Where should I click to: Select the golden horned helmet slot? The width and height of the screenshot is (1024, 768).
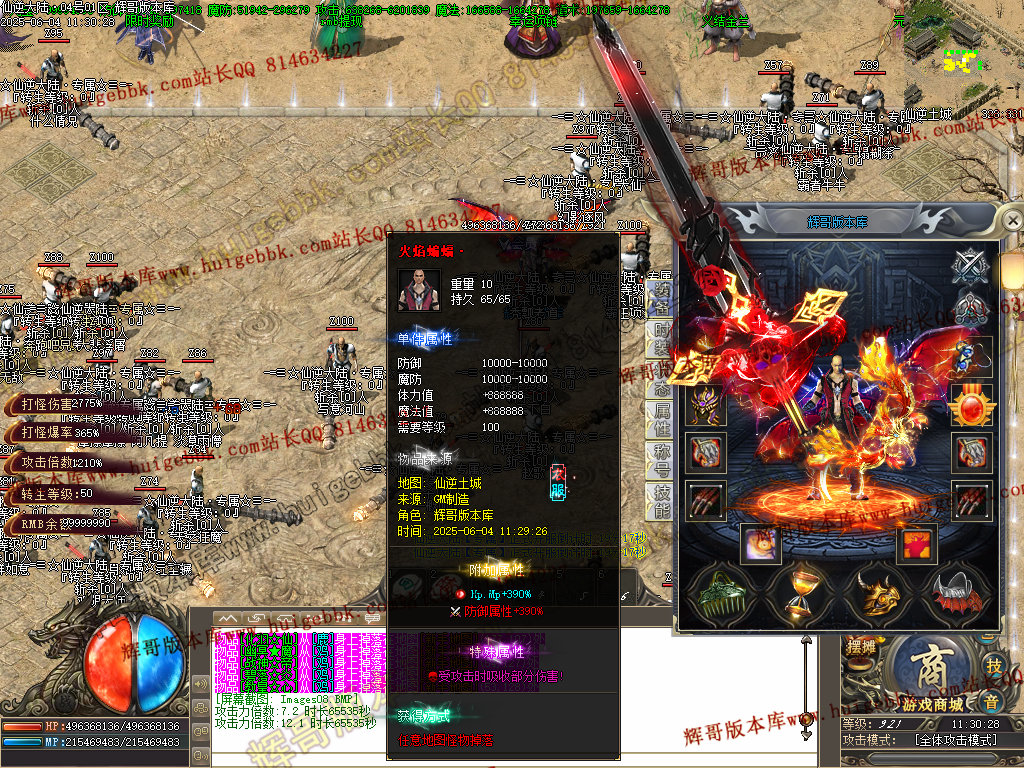point(879,595)
